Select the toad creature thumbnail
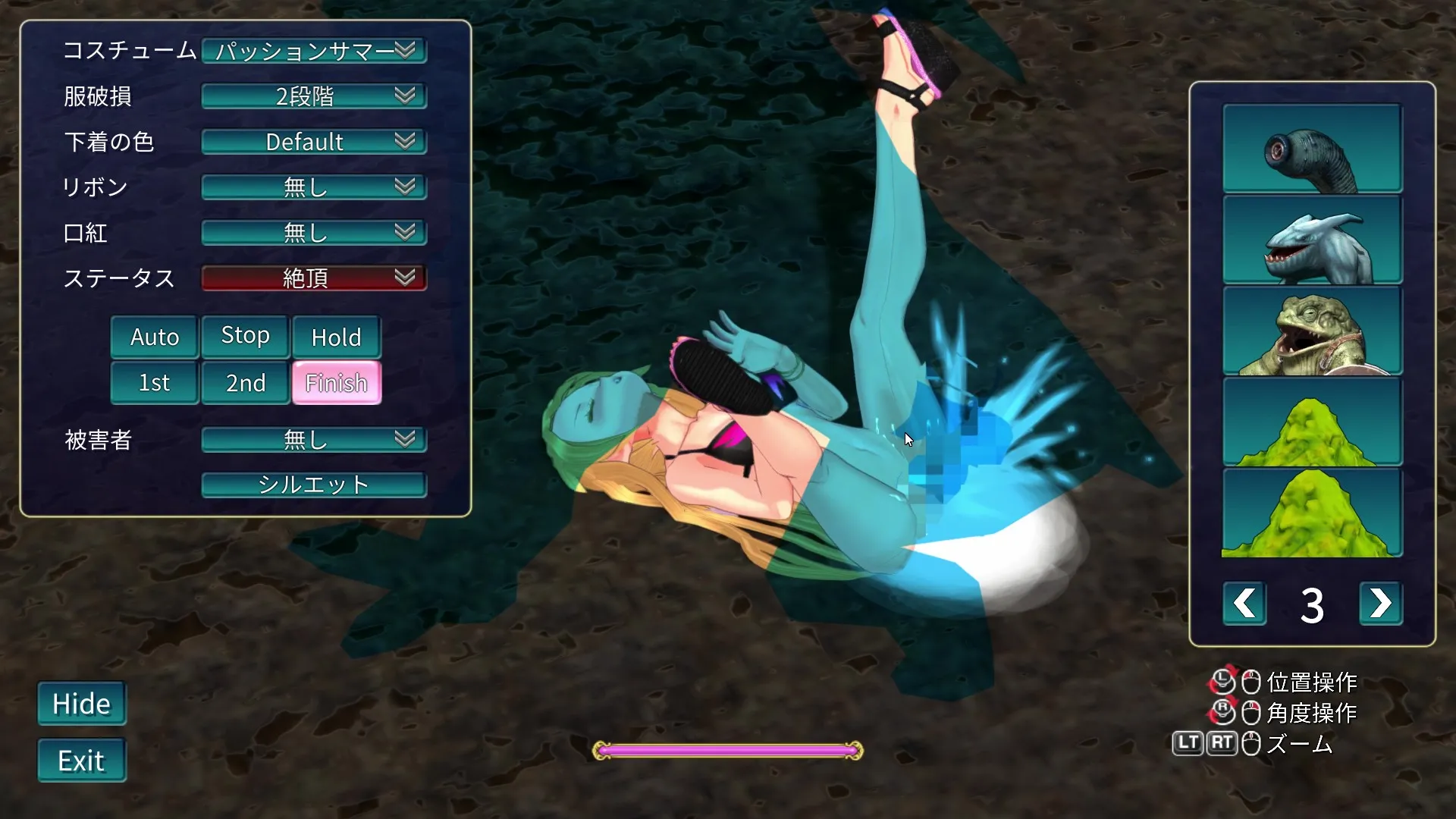Viewport: 1456px width, 819px height. point(1312,331)
